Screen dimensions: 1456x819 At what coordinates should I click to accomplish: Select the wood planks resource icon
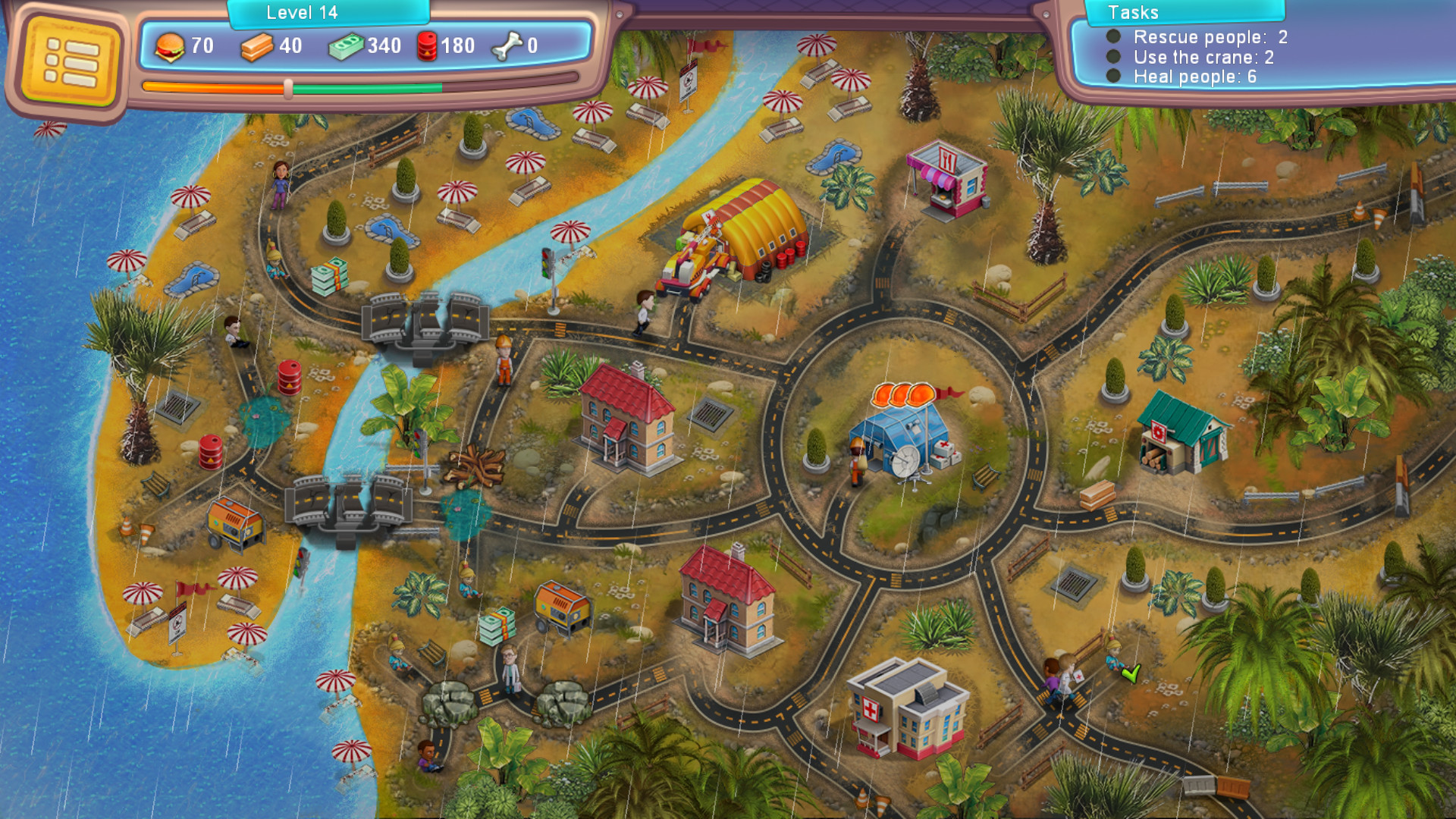coord(256,45)
